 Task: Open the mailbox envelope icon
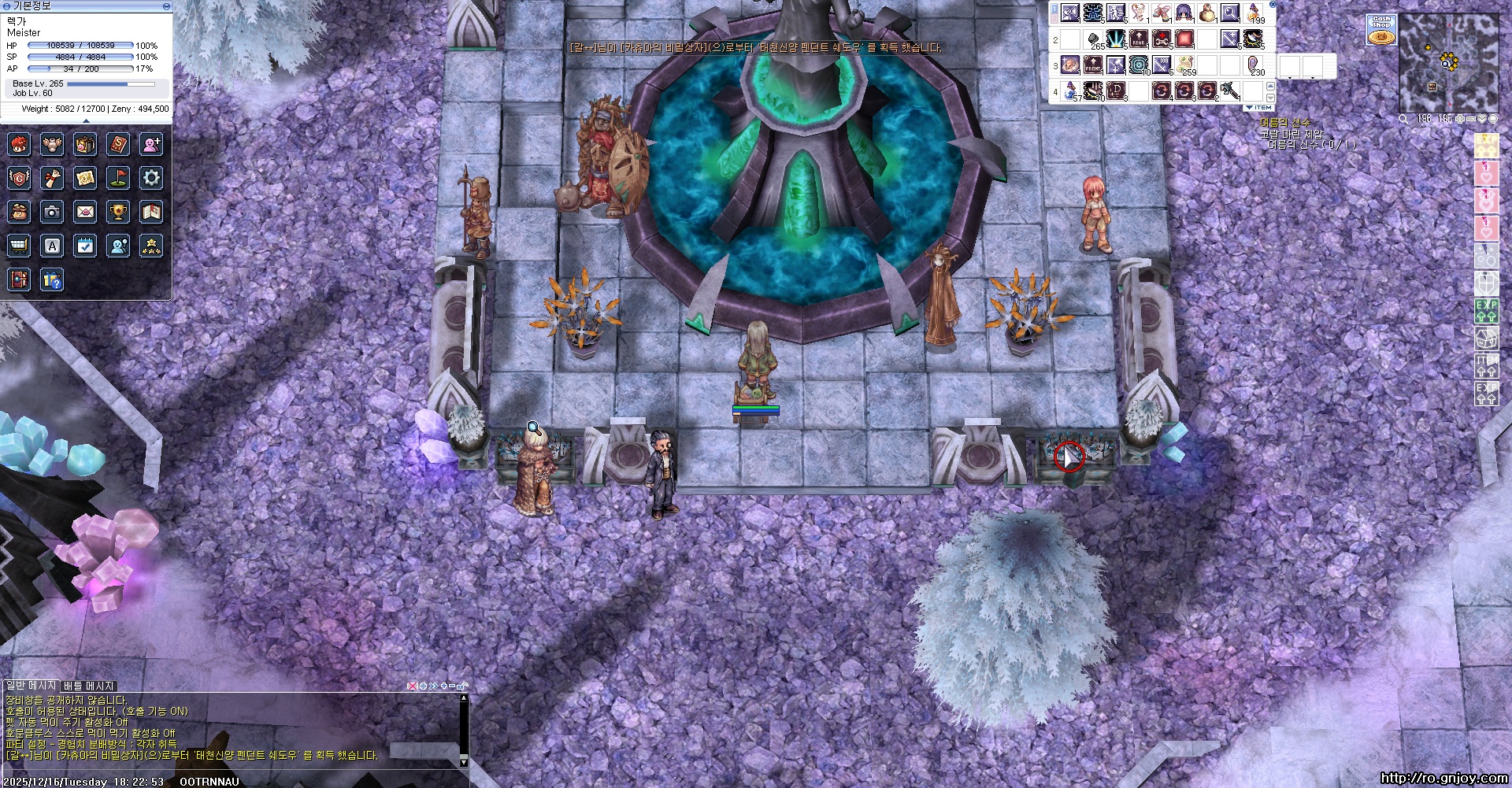pos(85,212)
